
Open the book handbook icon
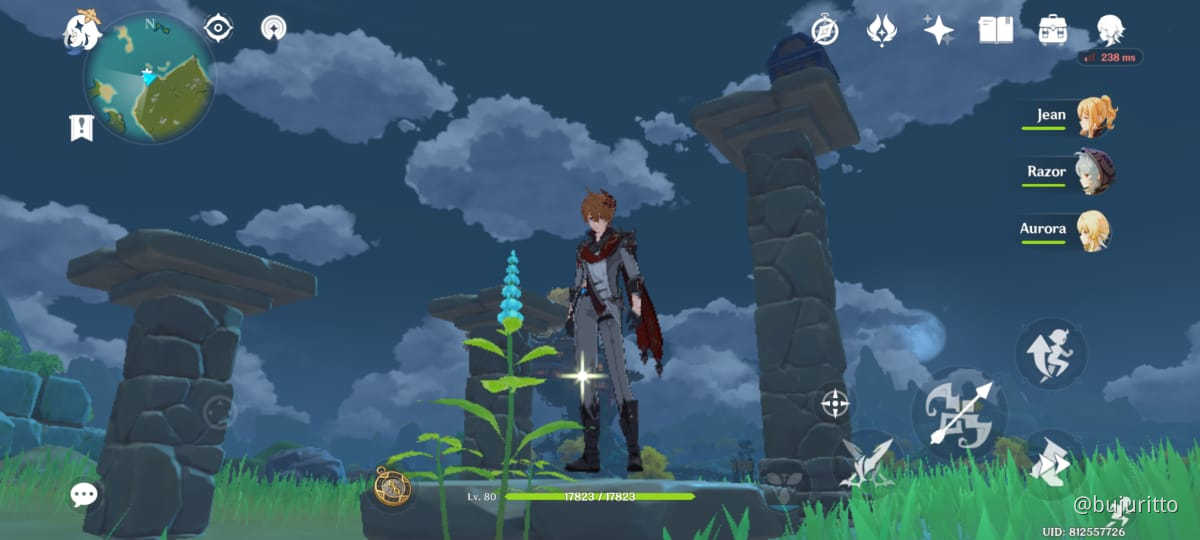(995, 30)
